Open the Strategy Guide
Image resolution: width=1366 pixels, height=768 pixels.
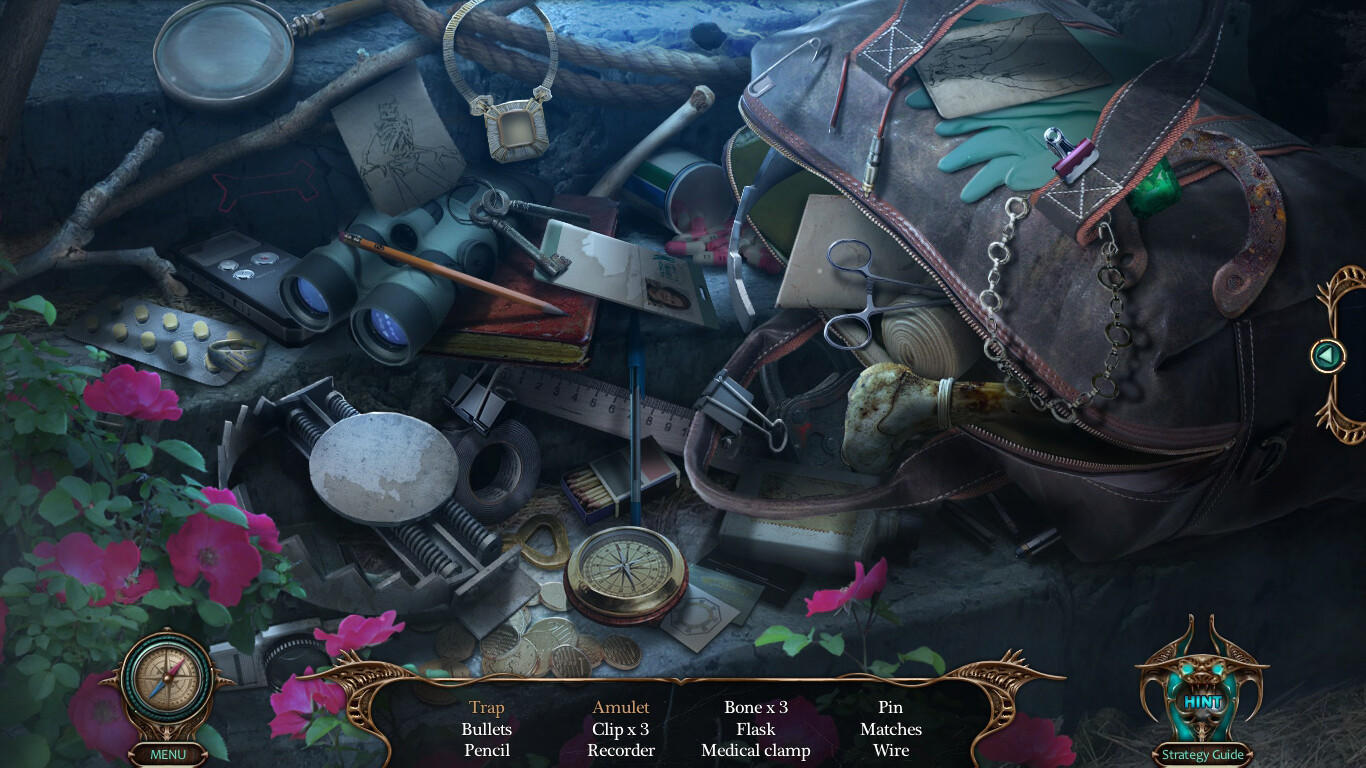coord(1204,754)
